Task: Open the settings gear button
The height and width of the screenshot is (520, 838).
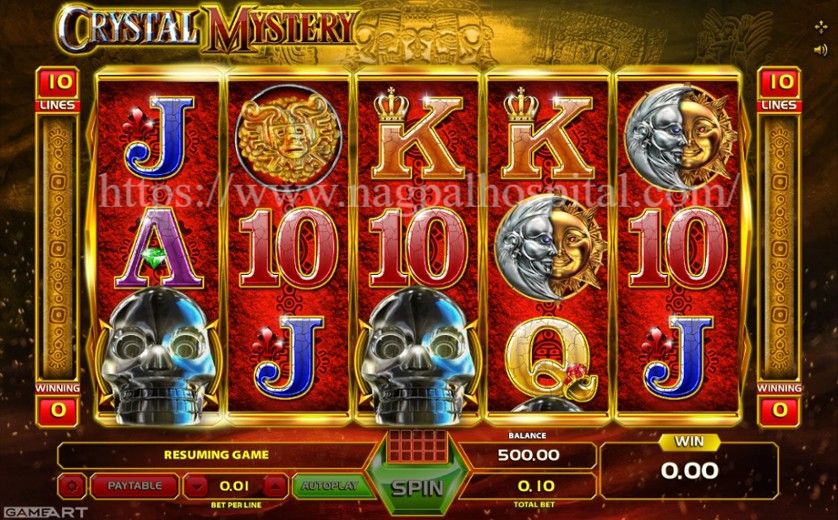Action: tap(72, 486)
